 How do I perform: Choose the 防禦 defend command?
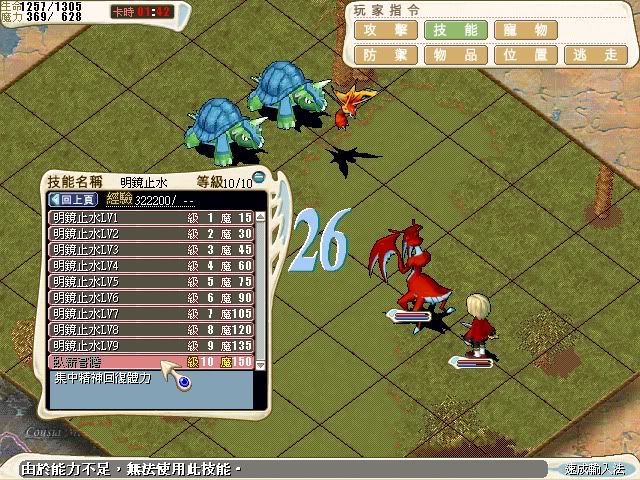tap(385, 55)
